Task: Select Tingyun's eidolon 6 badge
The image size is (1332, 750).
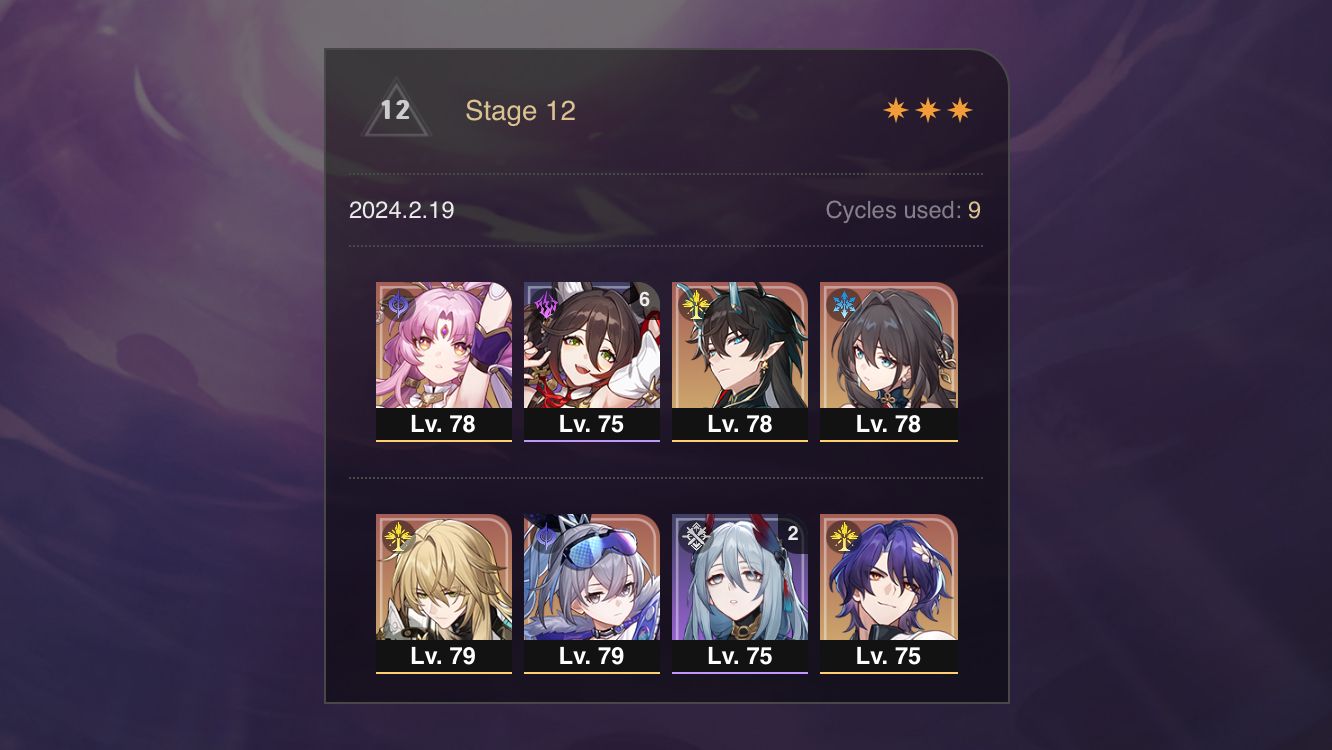Action: pos(645,297)
